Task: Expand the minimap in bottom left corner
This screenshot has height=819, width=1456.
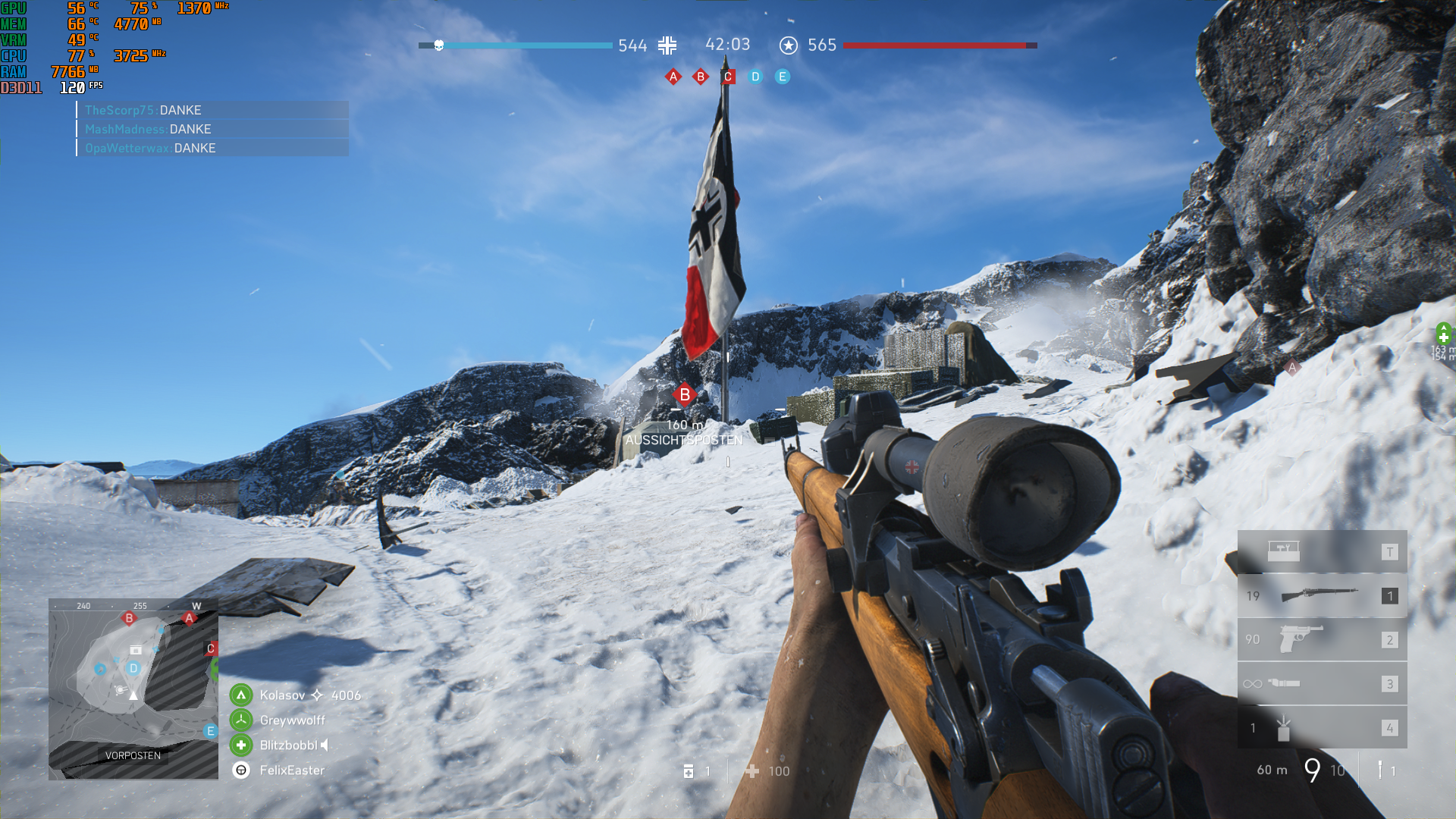Action: (x=134, y=686)
